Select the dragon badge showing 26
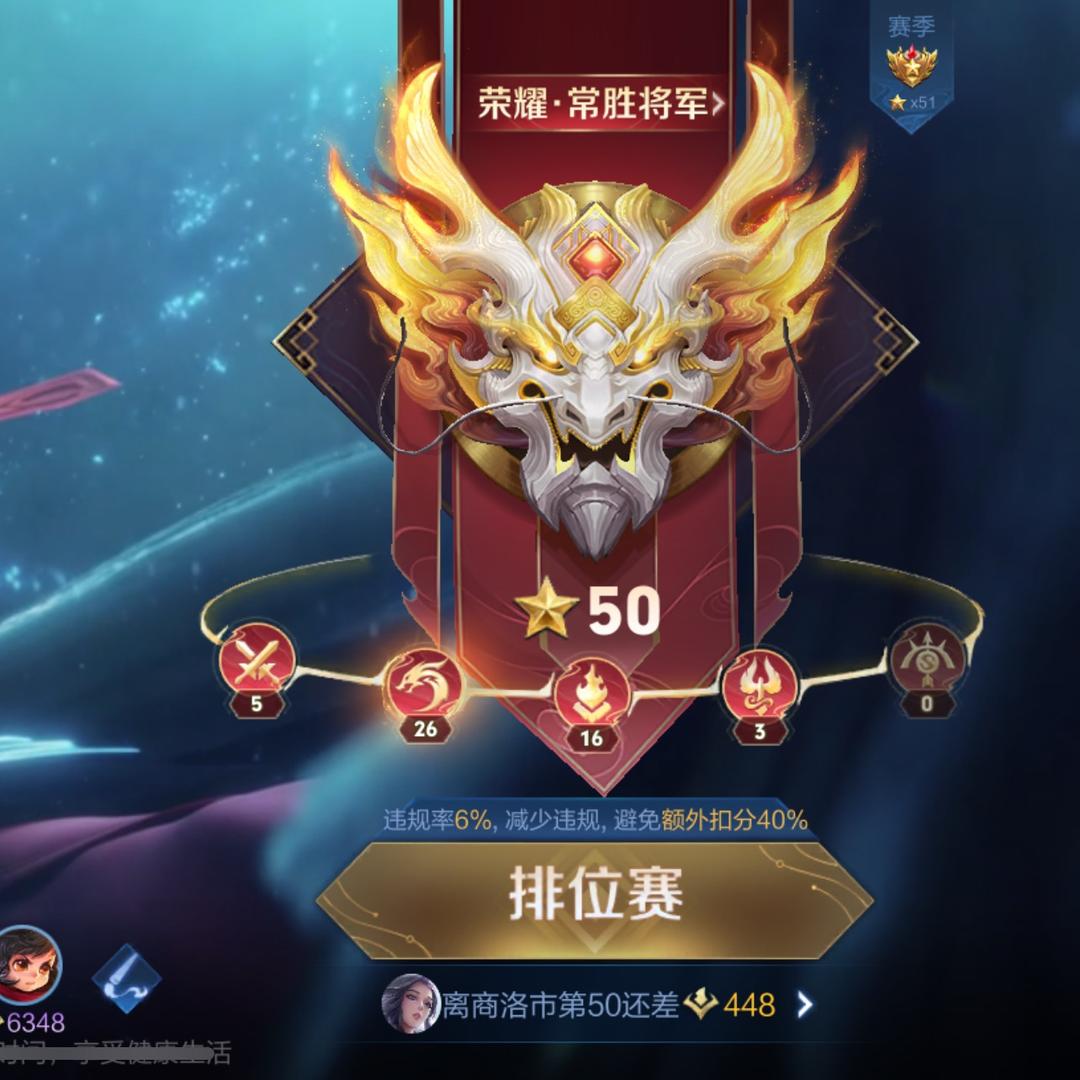This screenshot has width=1080, height=1080. tap(425, 683)
